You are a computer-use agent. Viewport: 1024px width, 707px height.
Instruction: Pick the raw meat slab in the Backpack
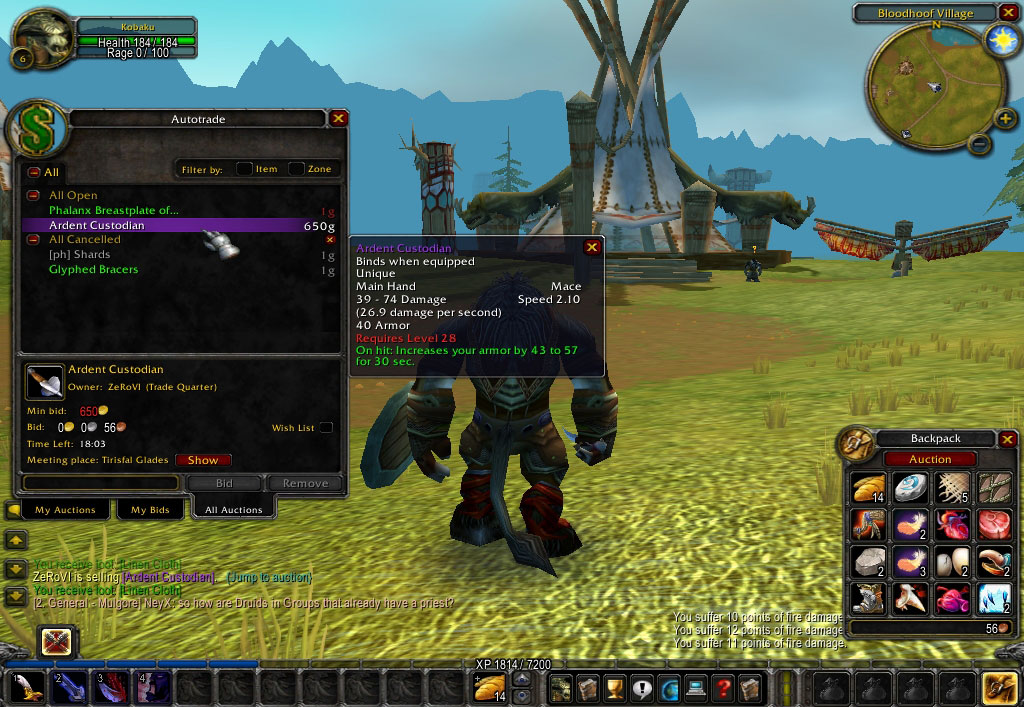(x=993, y=524)
